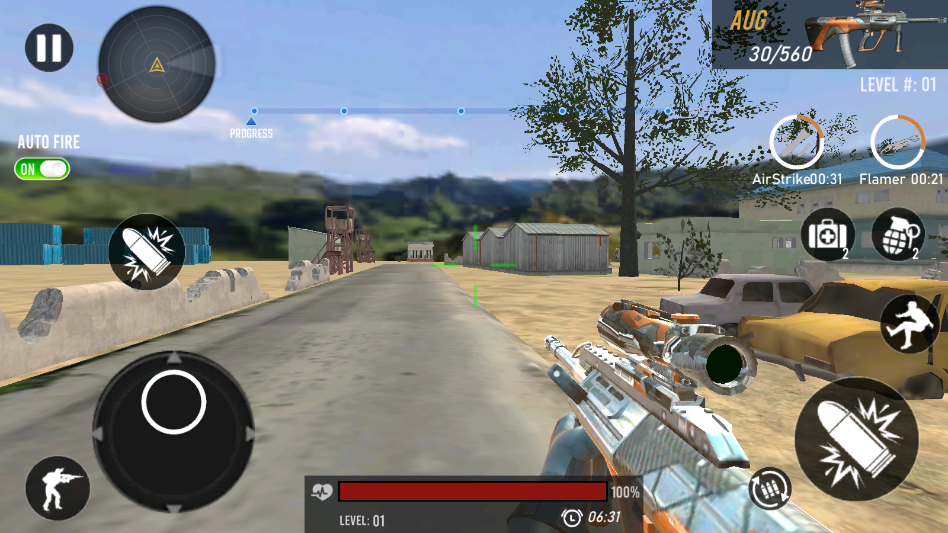Tap the small left-side fire button
This screenshot has width=948, height=533.
[x=146, y=252]
